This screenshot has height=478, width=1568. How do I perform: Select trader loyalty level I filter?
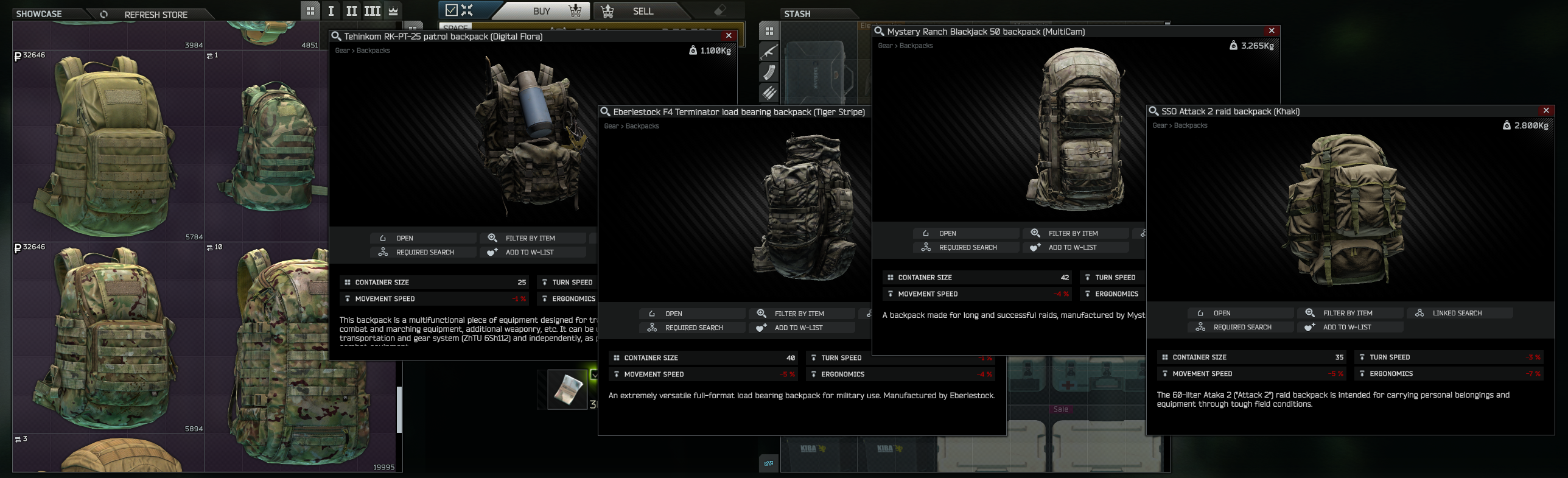click(331, 10)
